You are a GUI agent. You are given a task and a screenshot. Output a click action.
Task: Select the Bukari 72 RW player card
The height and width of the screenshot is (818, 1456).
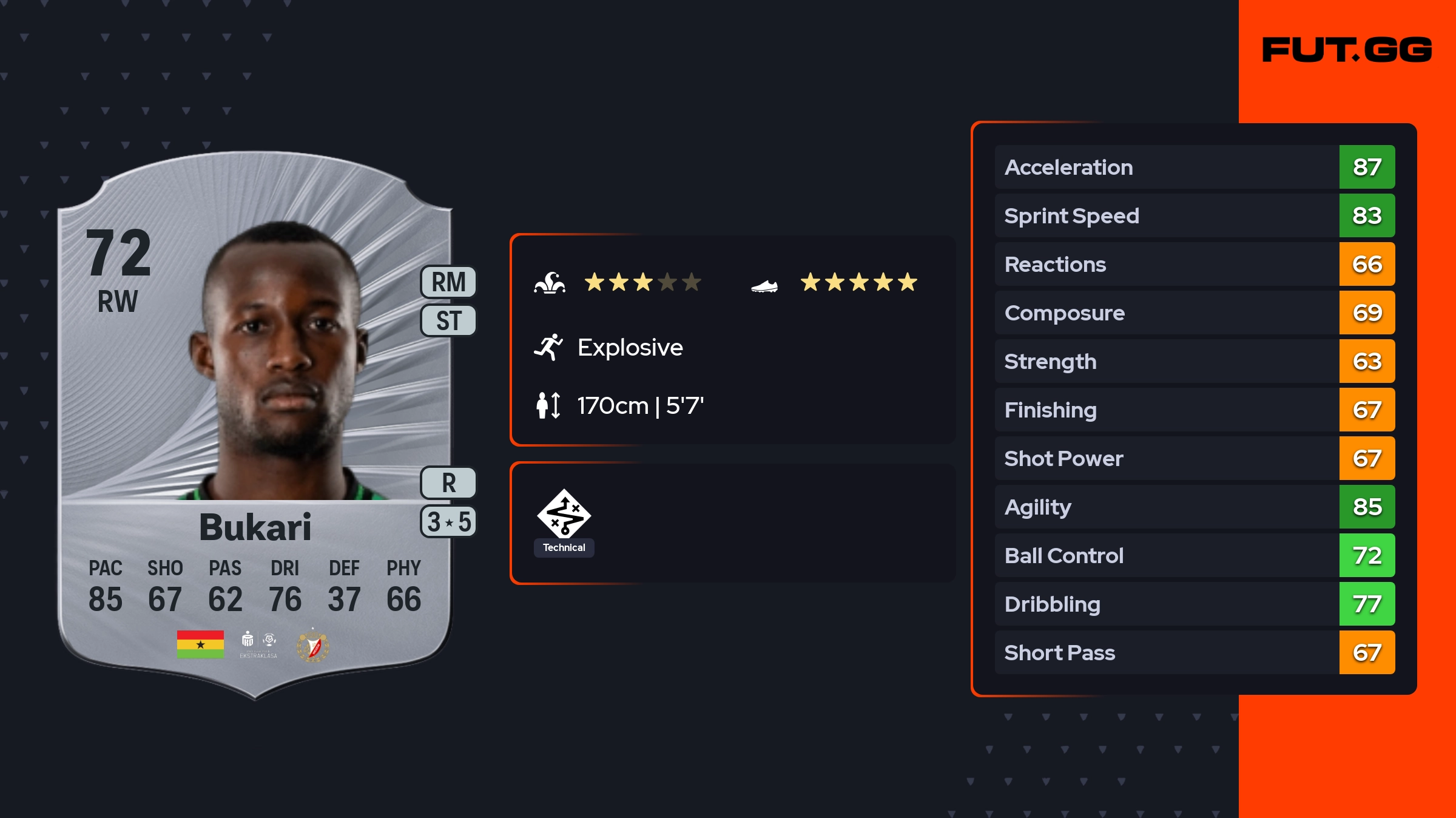pyautogui.click(x=255, y=425)
